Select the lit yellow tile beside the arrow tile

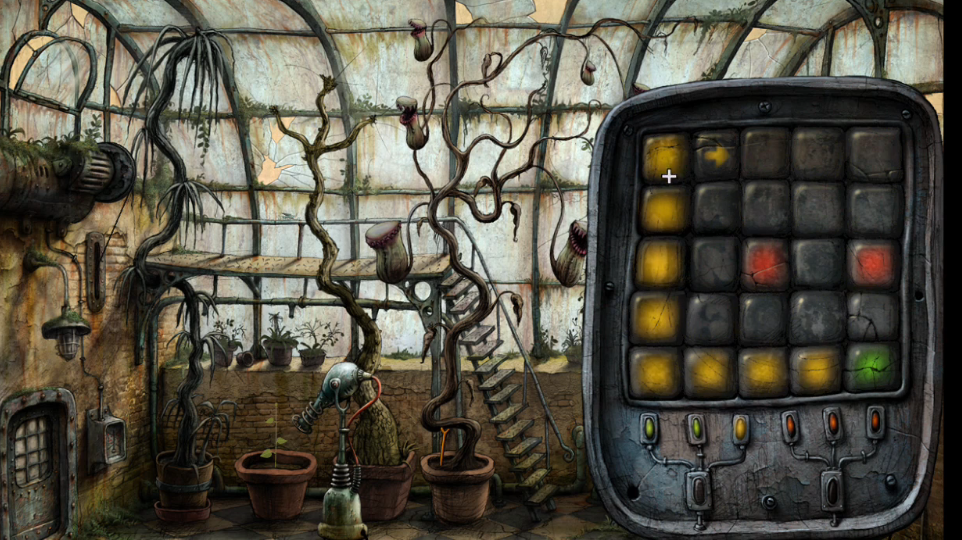(x=666, y=155)
